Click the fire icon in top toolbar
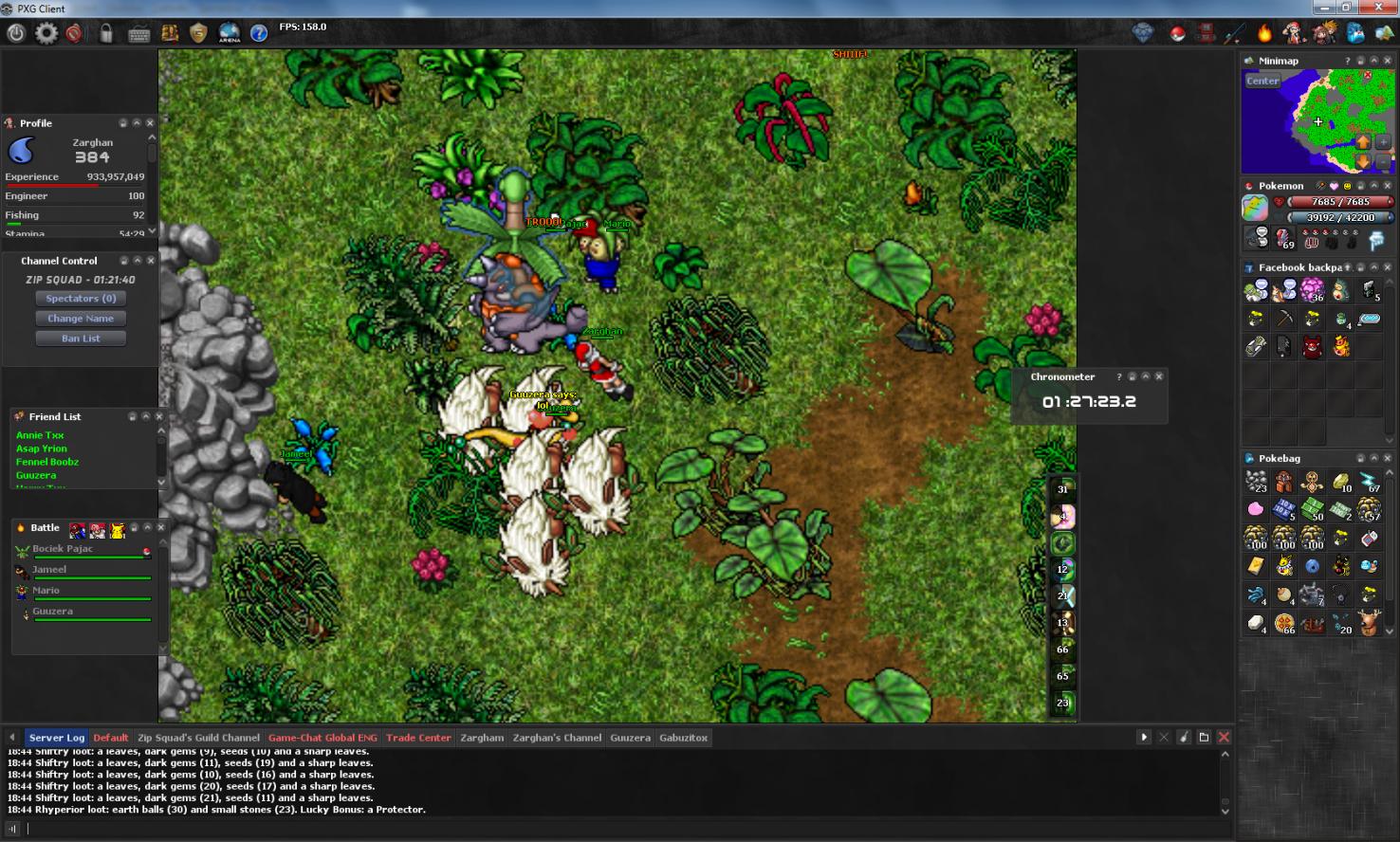Screen dimensions: 1400x842 (1264, 33)
